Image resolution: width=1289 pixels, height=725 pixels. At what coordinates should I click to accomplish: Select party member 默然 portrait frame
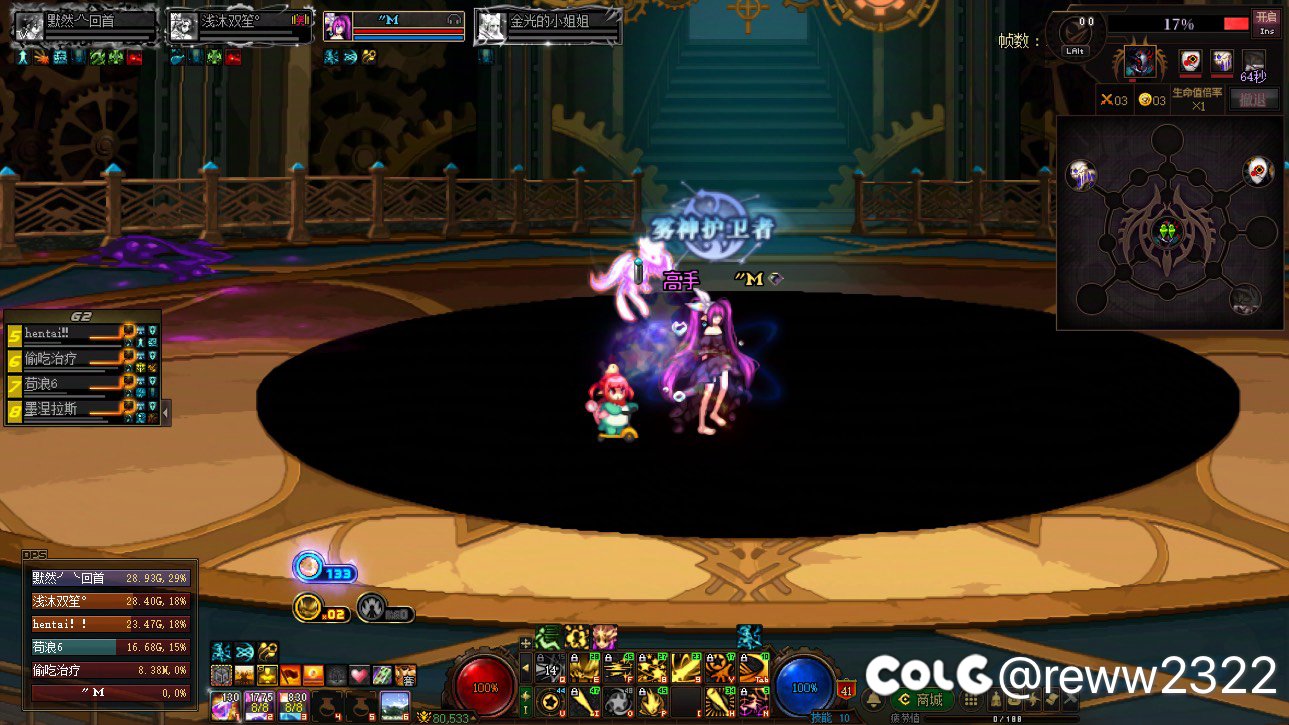[84, 27]
